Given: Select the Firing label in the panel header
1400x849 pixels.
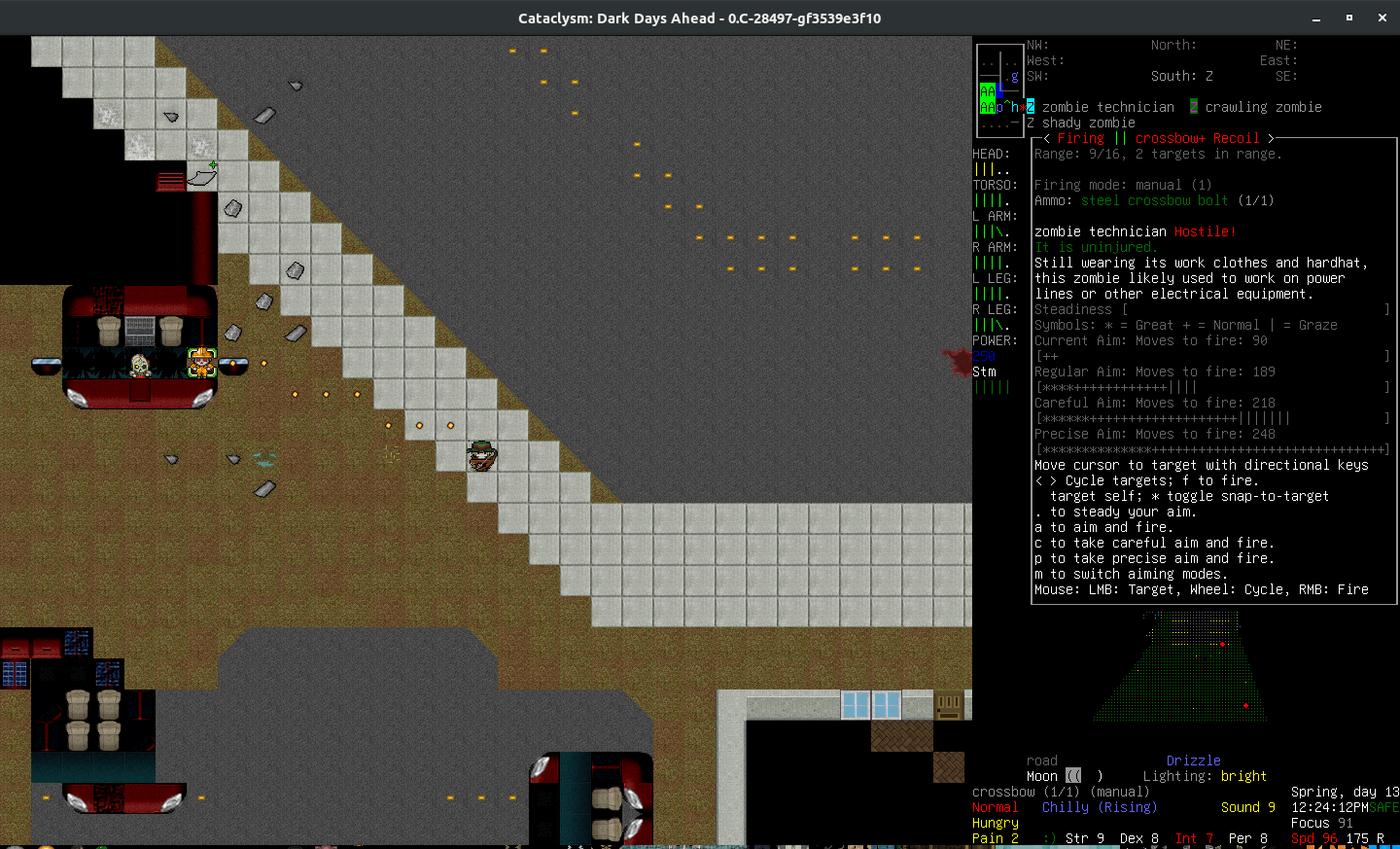Looking at the screenshot, I should click(x=1082, y=137).
